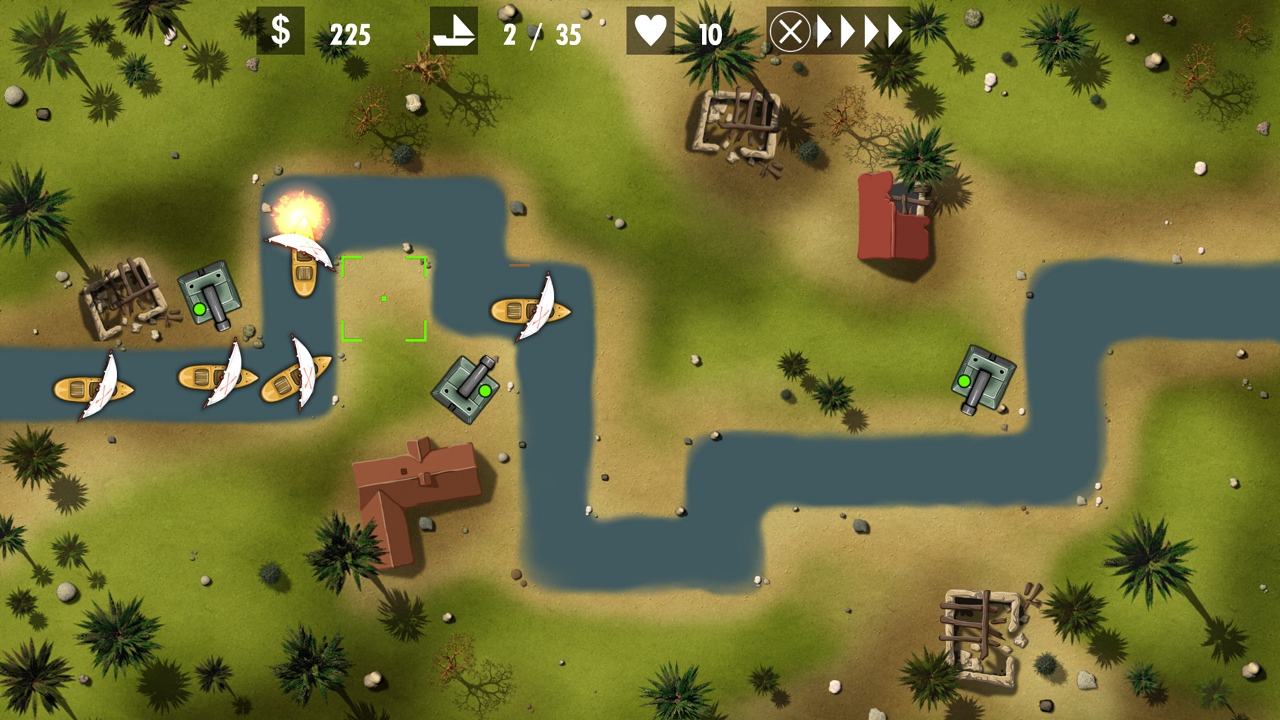Click the circled X speed control icon

791,31
